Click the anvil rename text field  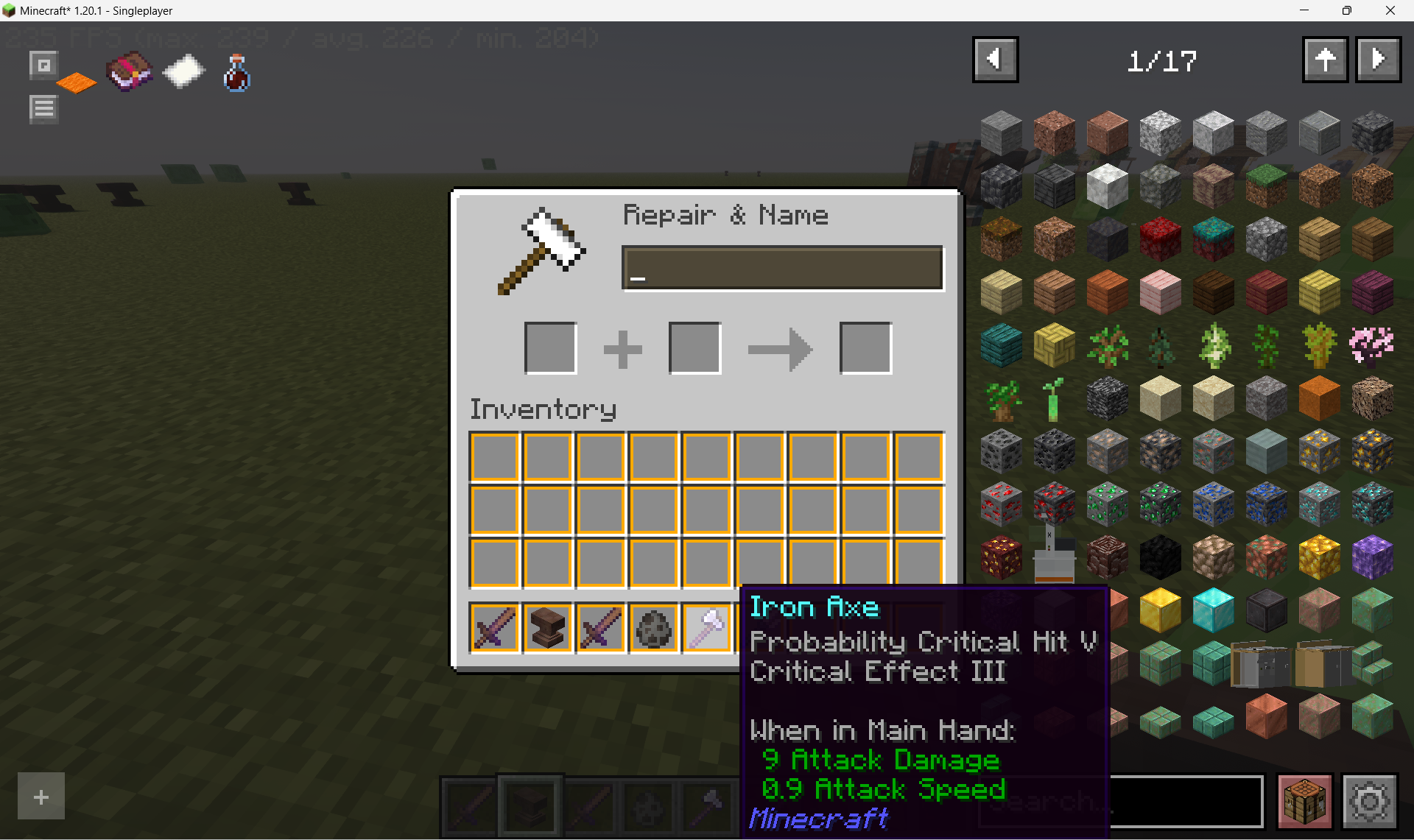point(782,267)
